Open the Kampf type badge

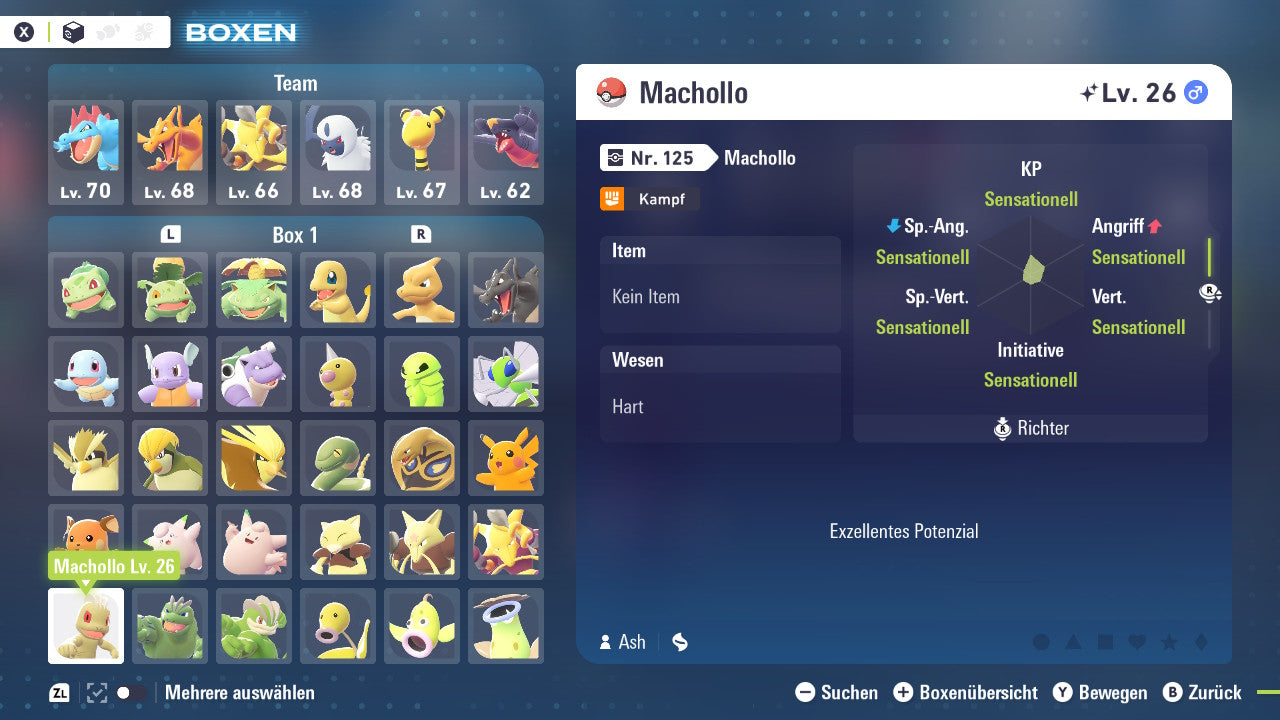tap(649, 199)
